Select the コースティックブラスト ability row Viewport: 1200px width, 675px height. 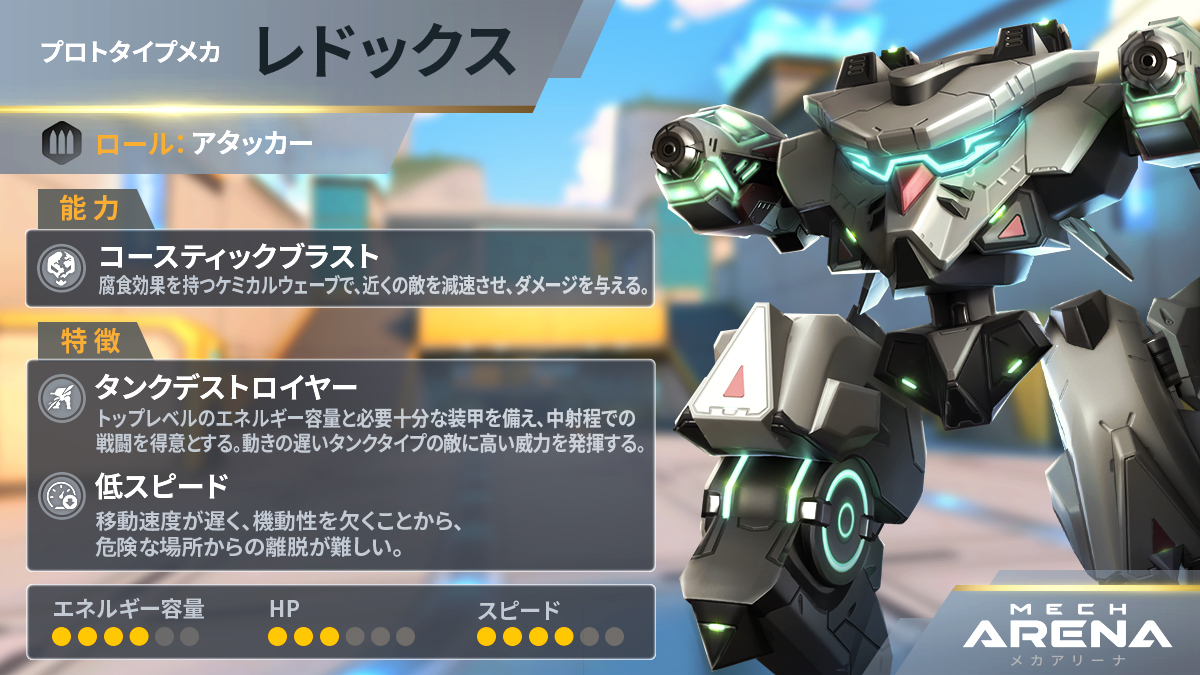(x=340, y=268)
